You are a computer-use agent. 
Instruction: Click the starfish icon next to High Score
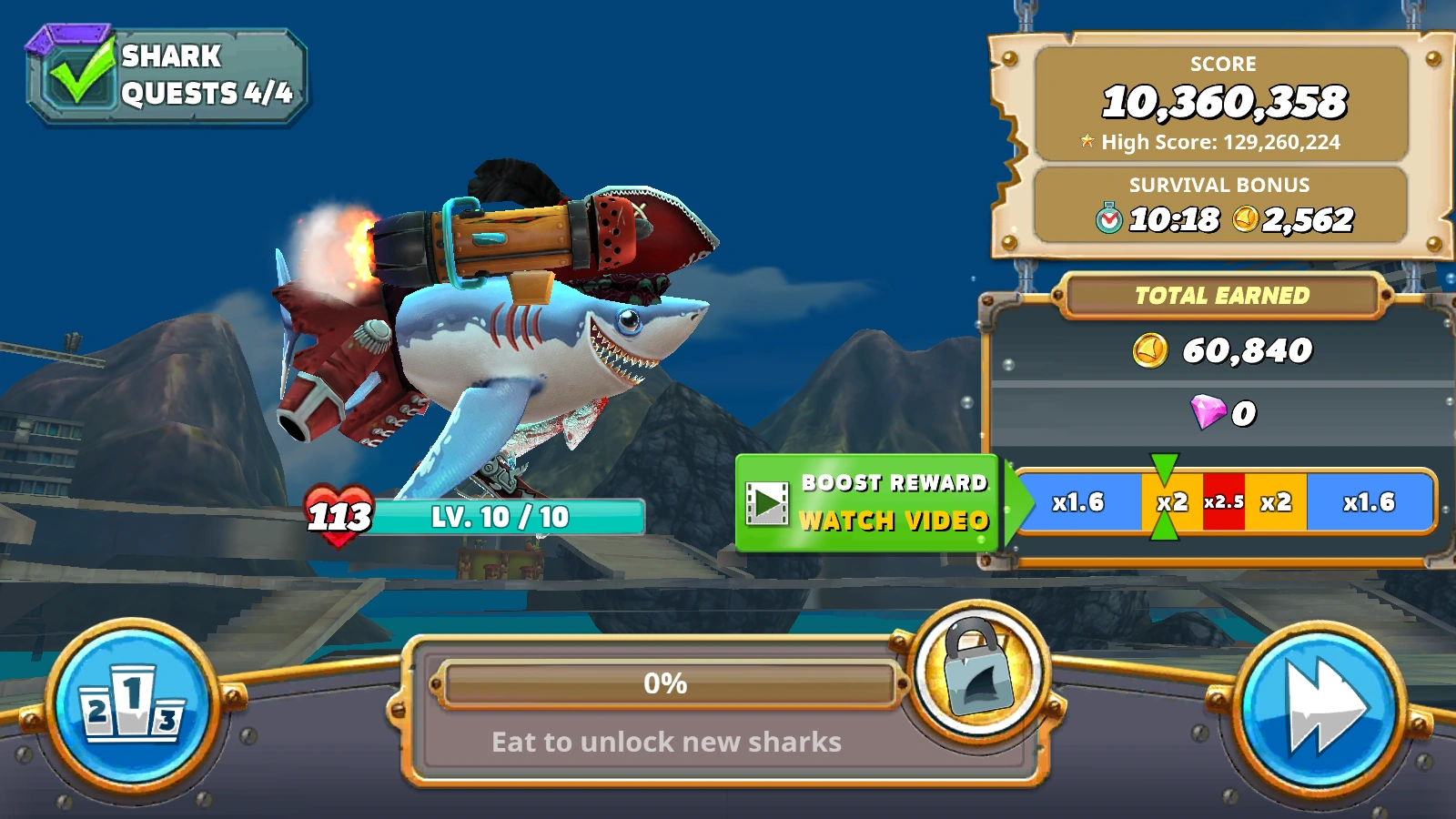pyautogui.click(x=1087, y=142)
